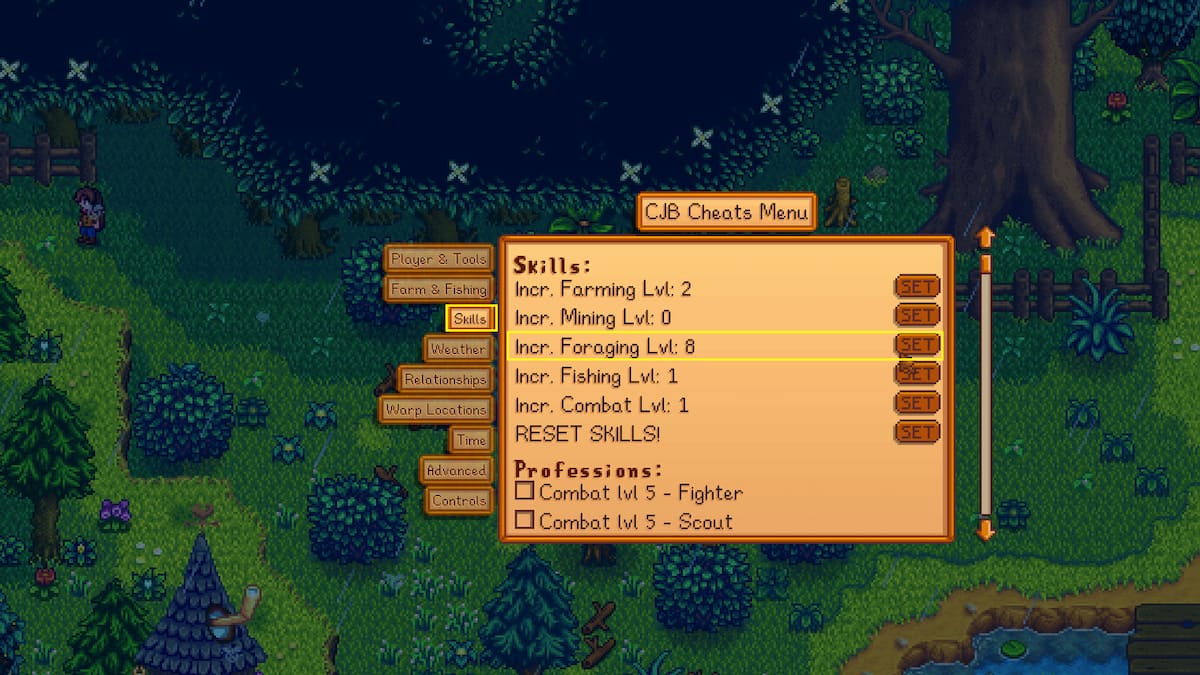Toggle Combat lvl 5 Fighter profession
This screenshot has height=675, width=1200.
pos(524,491)
